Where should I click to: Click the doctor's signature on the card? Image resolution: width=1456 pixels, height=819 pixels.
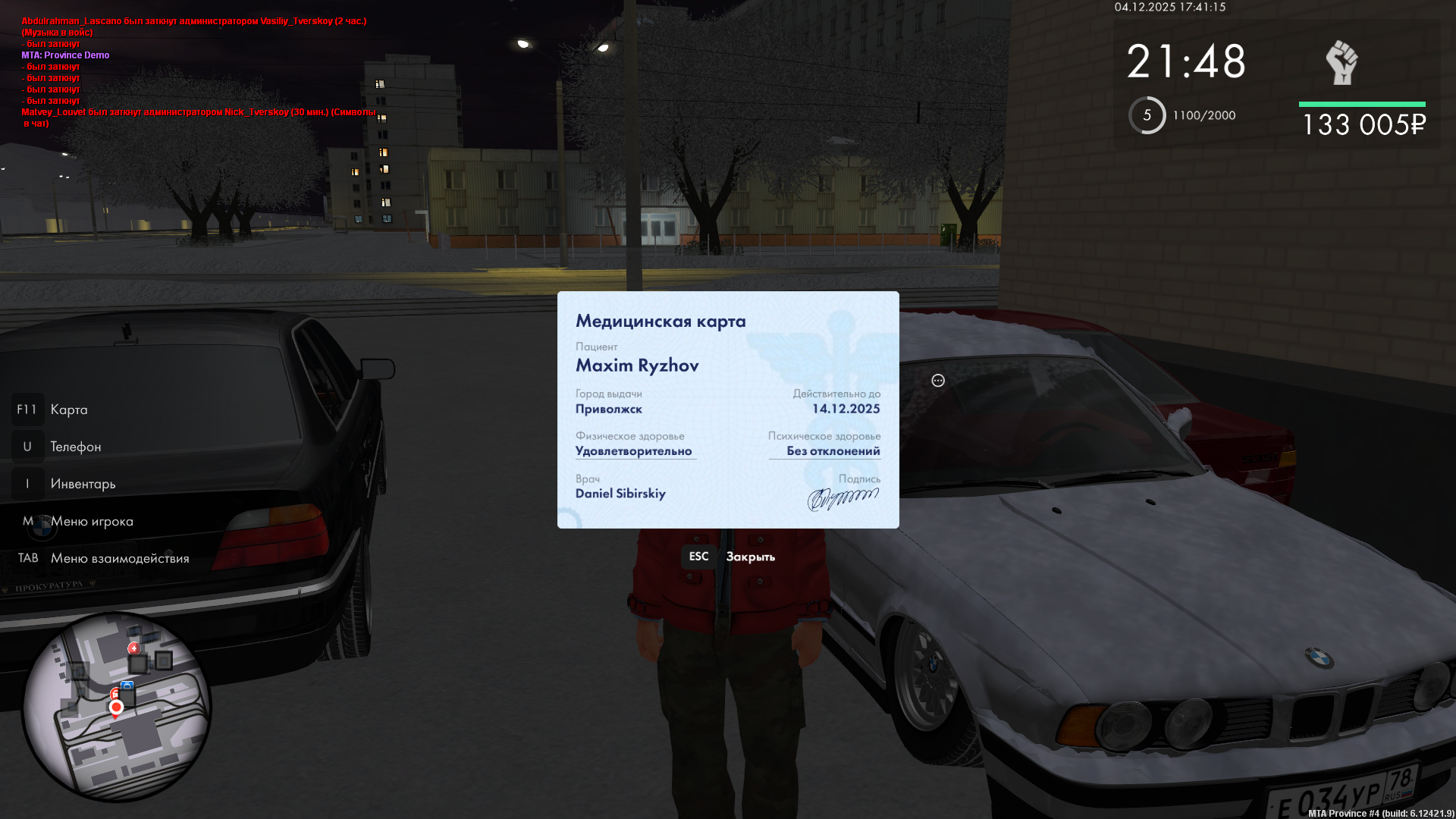843,498
